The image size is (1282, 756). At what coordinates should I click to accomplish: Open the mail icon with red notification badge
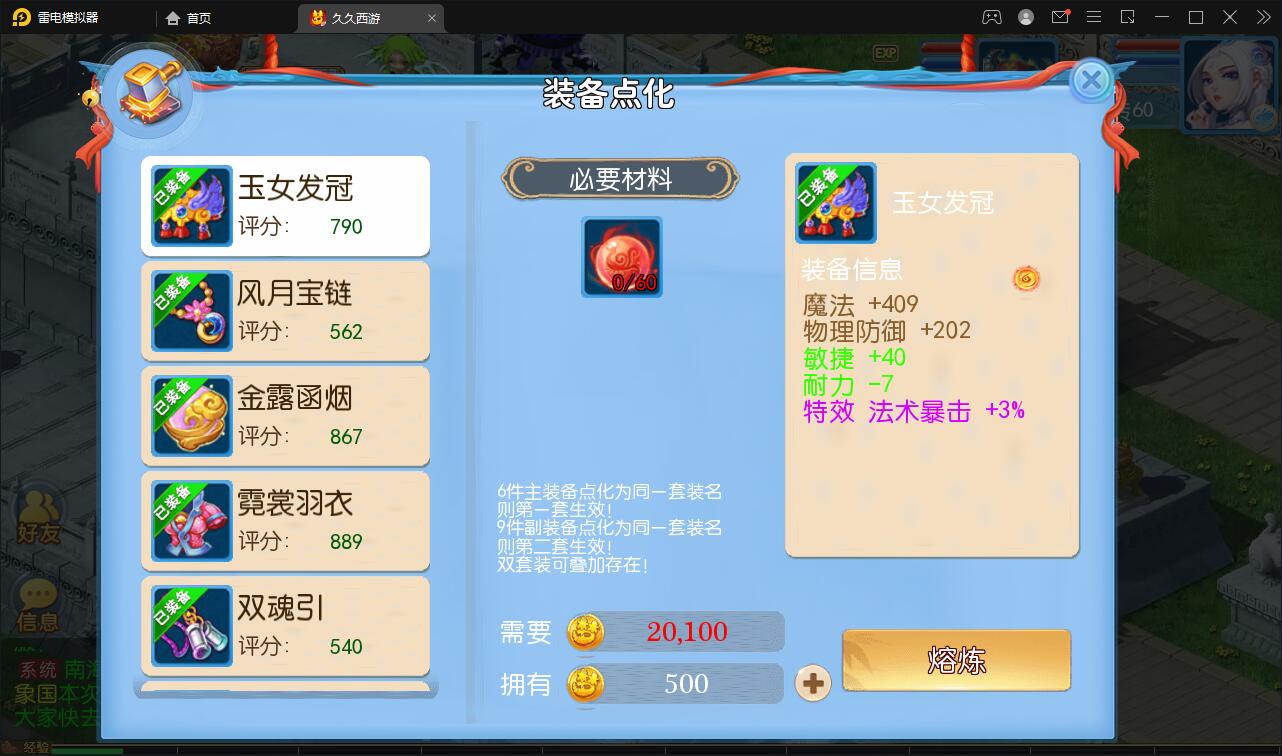(x=1062, y=17)
